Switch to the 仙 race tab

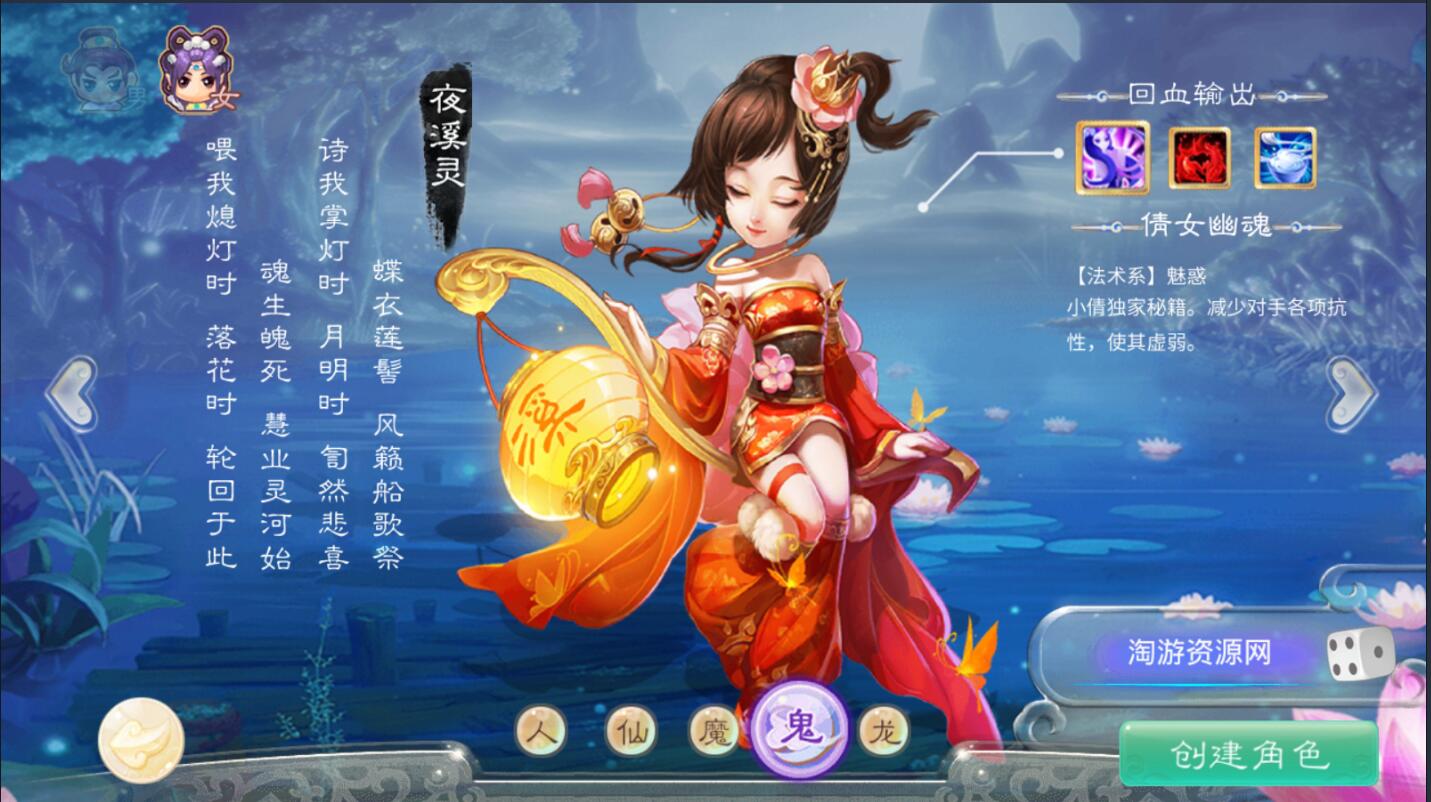coord(631,732)
